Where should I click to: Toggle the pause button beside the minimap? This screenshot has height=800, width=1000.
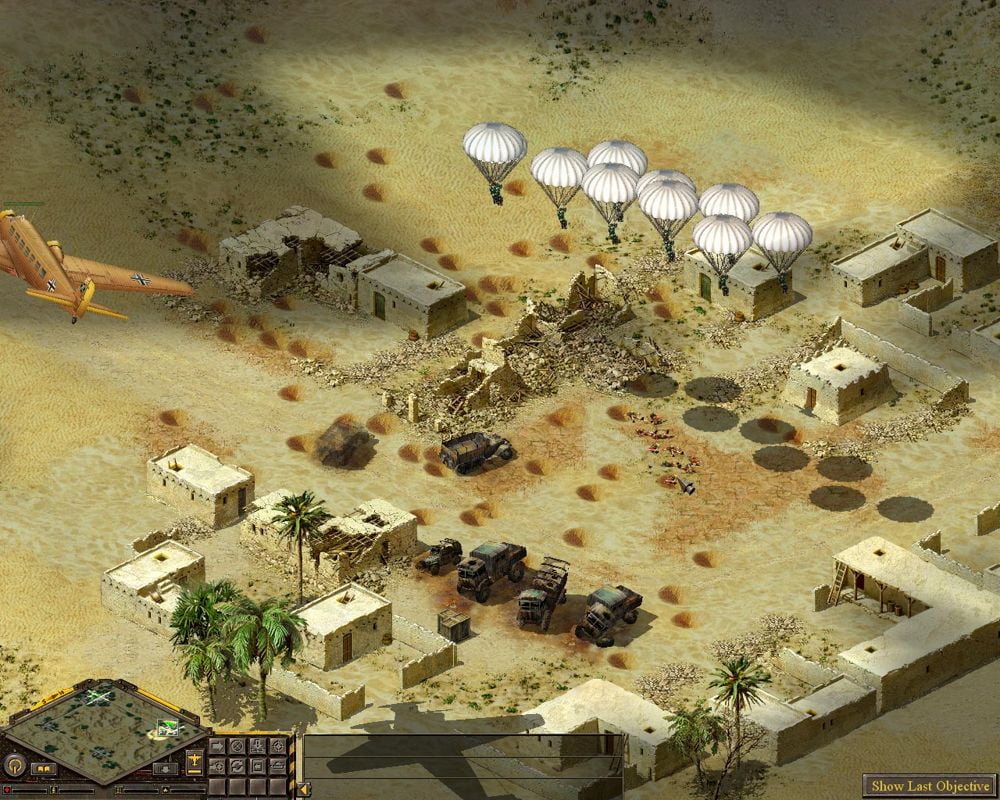pyautogui.click(x=44, y=769)
